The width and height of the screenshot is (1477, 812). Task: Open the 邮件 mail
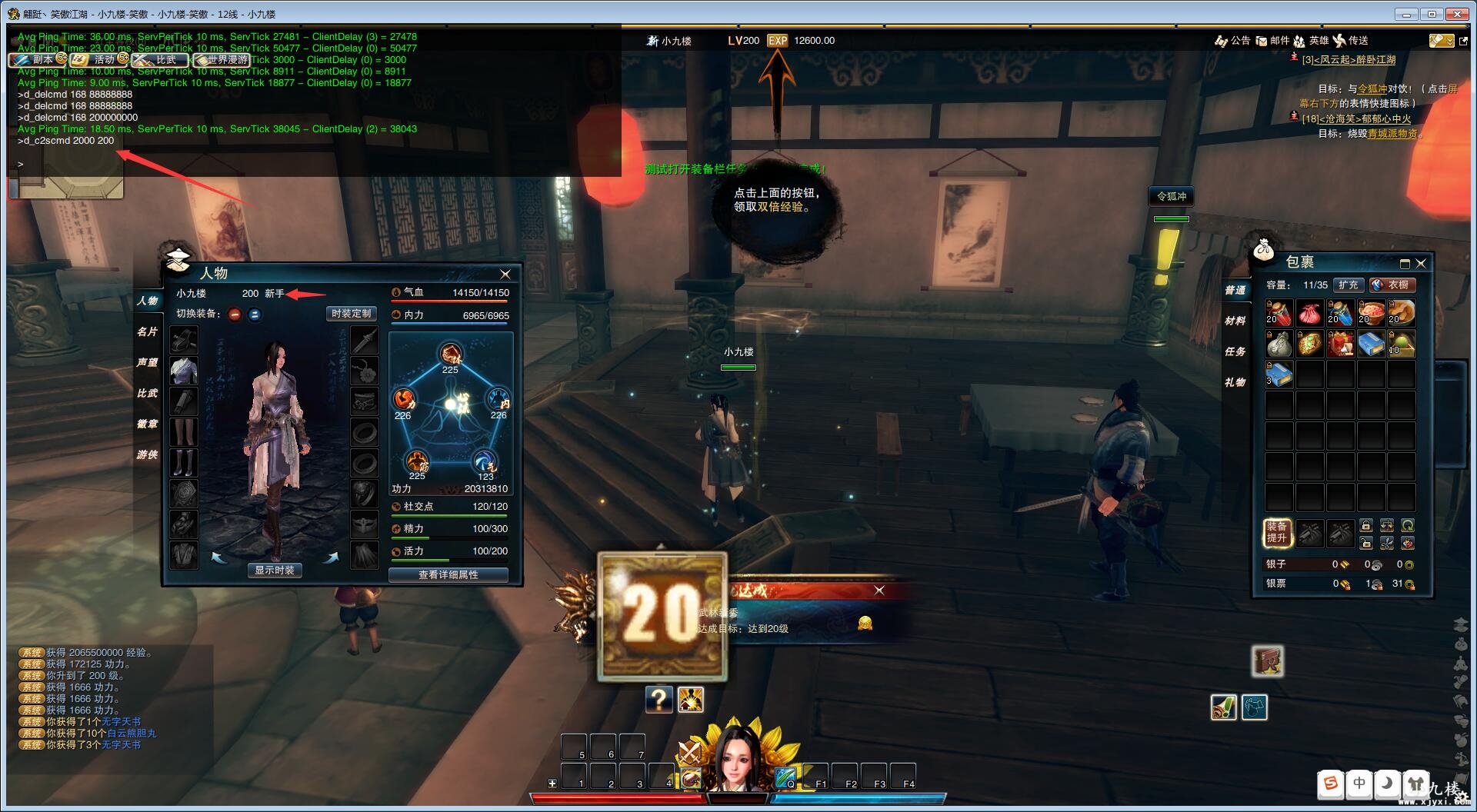(x=1272, y=41)
